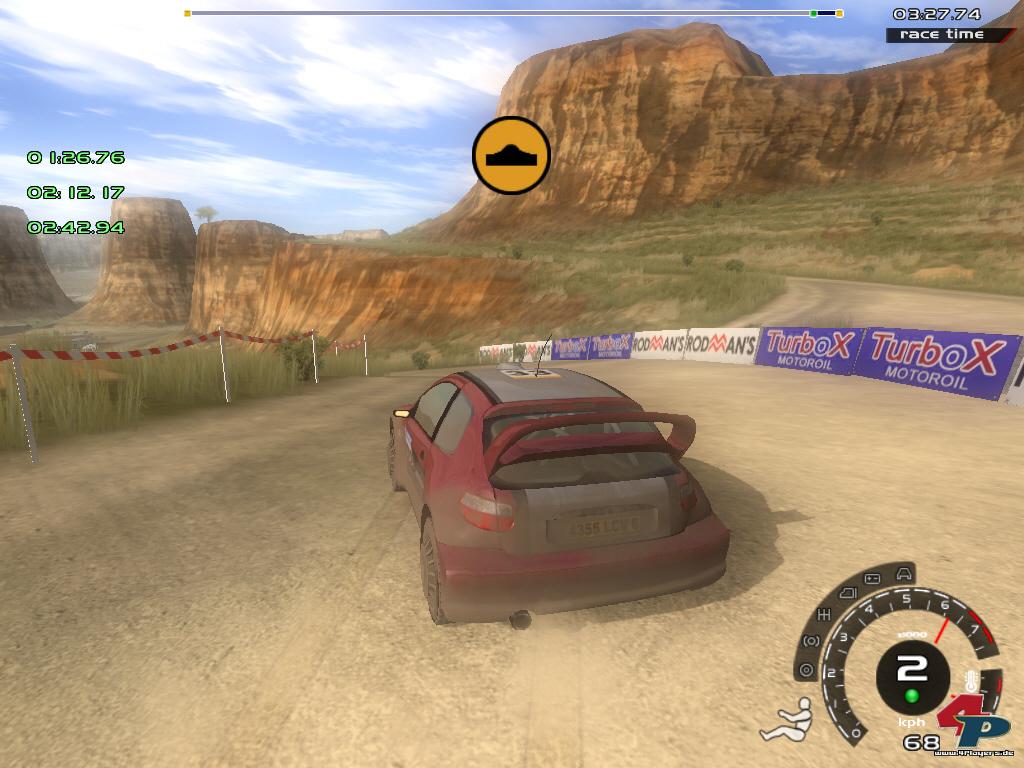Click the wheel damage indicator icon
1024x768 pixels.
[806, 670]
